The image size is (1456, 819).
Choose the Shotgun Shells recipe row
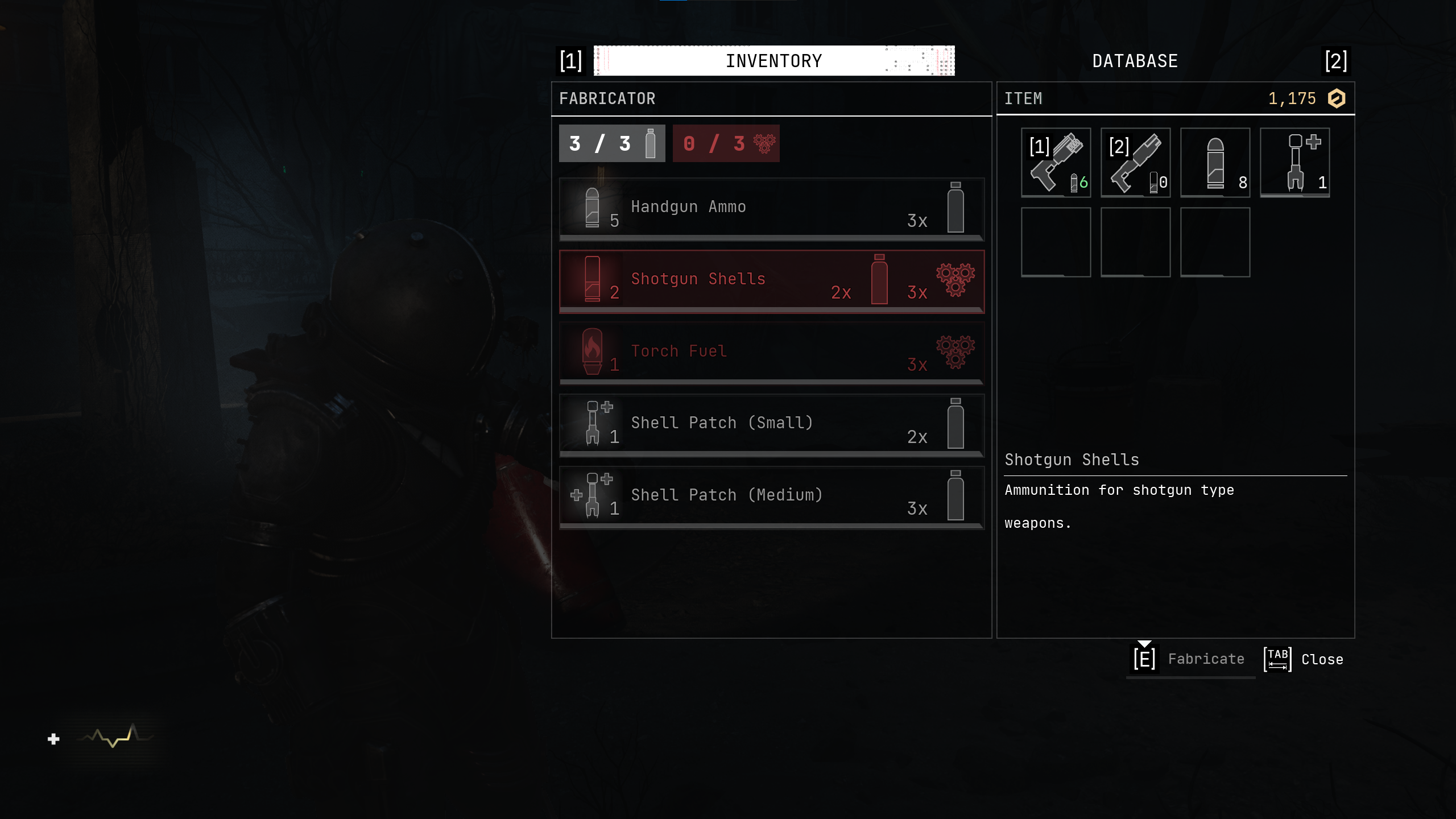pos(771,281)
